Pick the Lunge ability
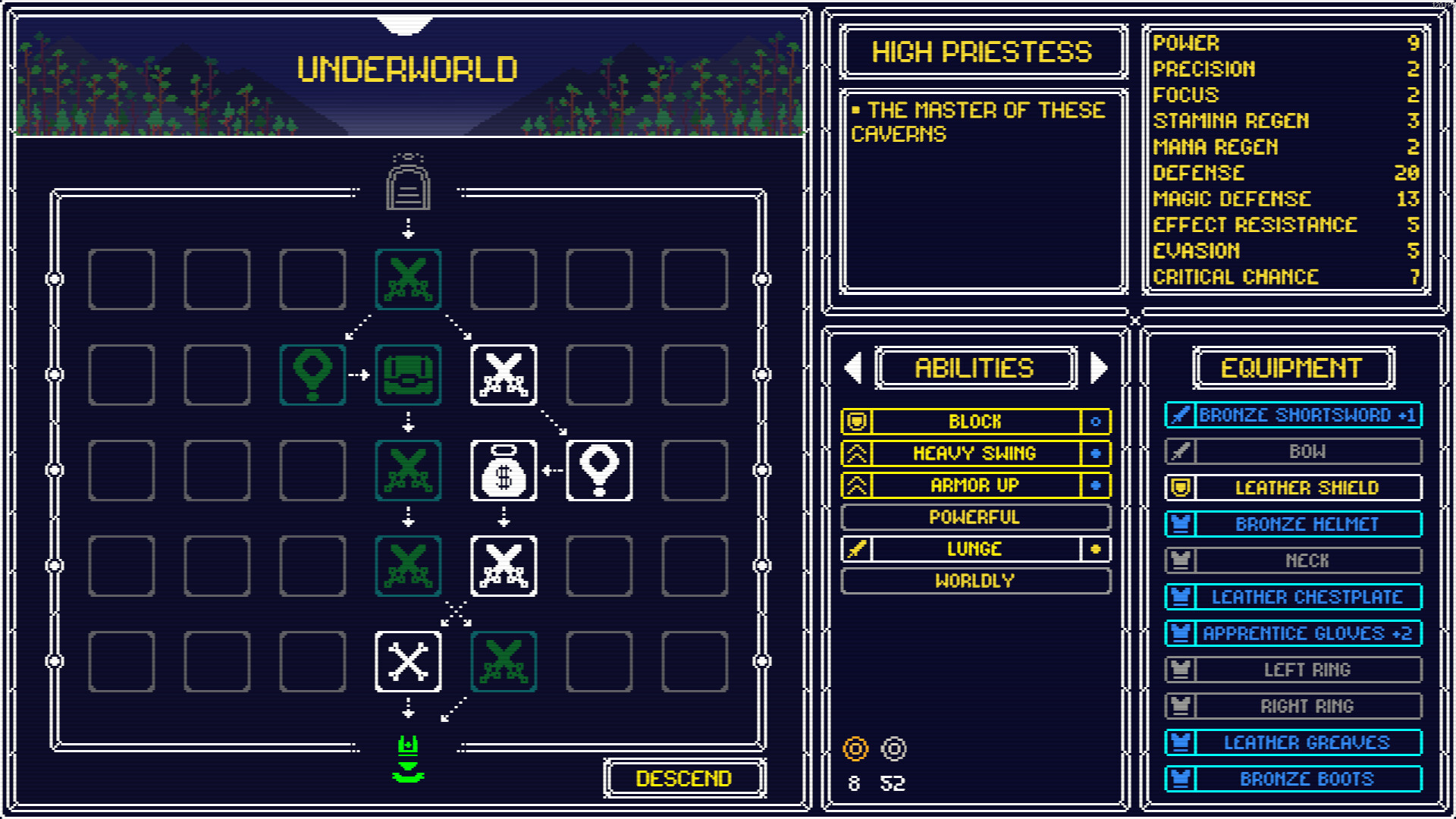Image resolution: width=1456 pixels, height=819 pixels. click(975, 549)
